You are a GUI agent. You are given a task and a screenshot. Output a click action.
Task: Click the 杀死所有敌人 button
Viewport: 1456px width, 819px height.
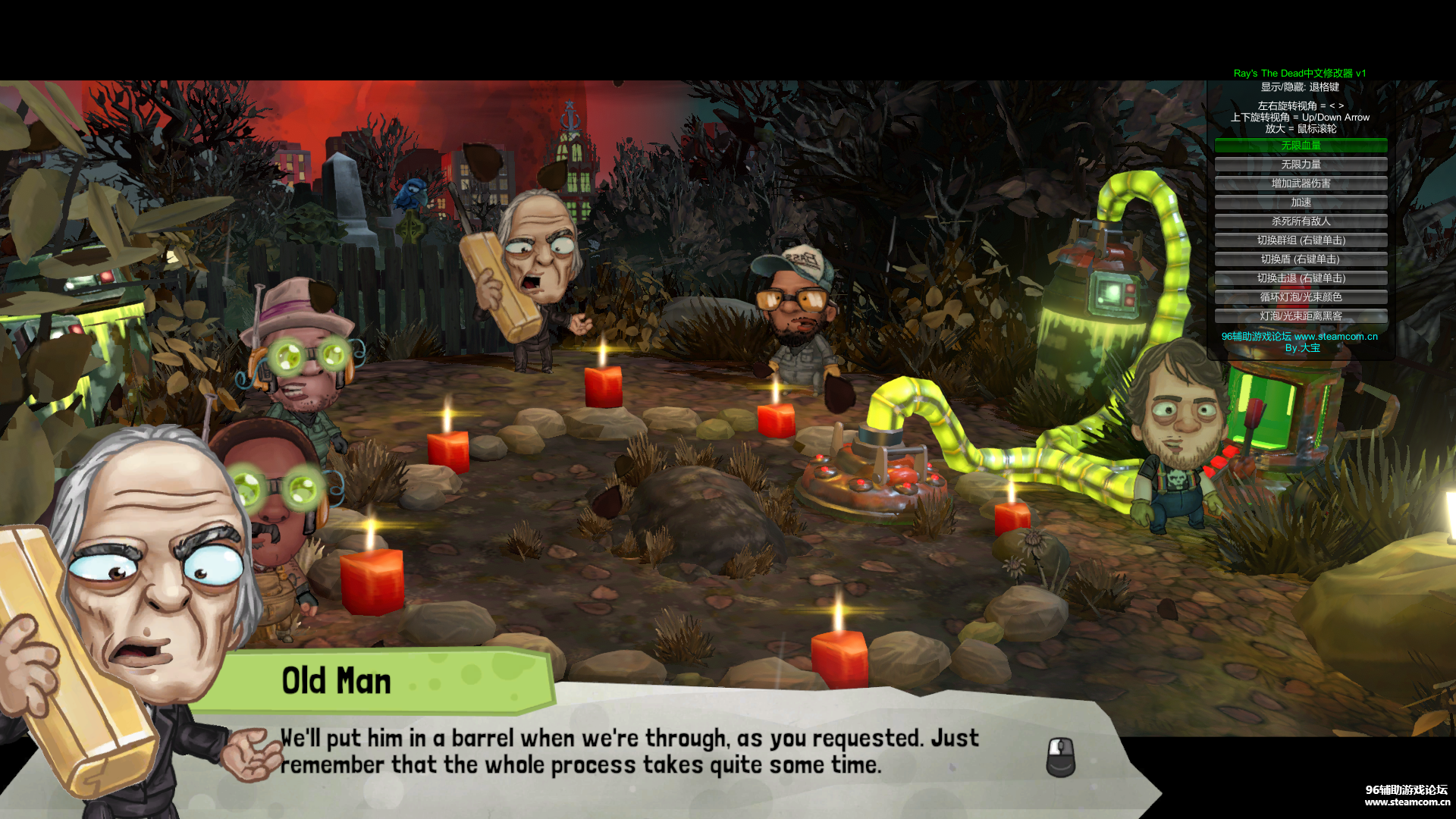click(x=1301, y=221)
